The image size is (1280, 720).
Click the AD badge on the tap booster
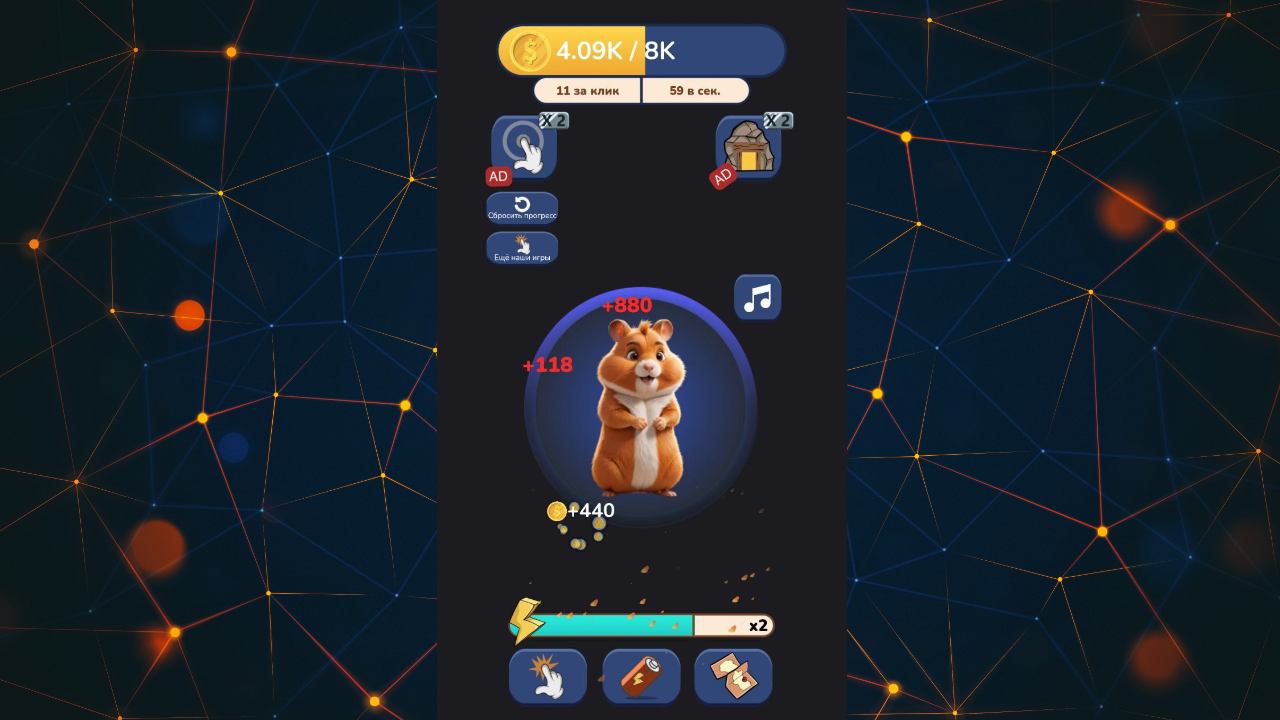pos(497,175)
